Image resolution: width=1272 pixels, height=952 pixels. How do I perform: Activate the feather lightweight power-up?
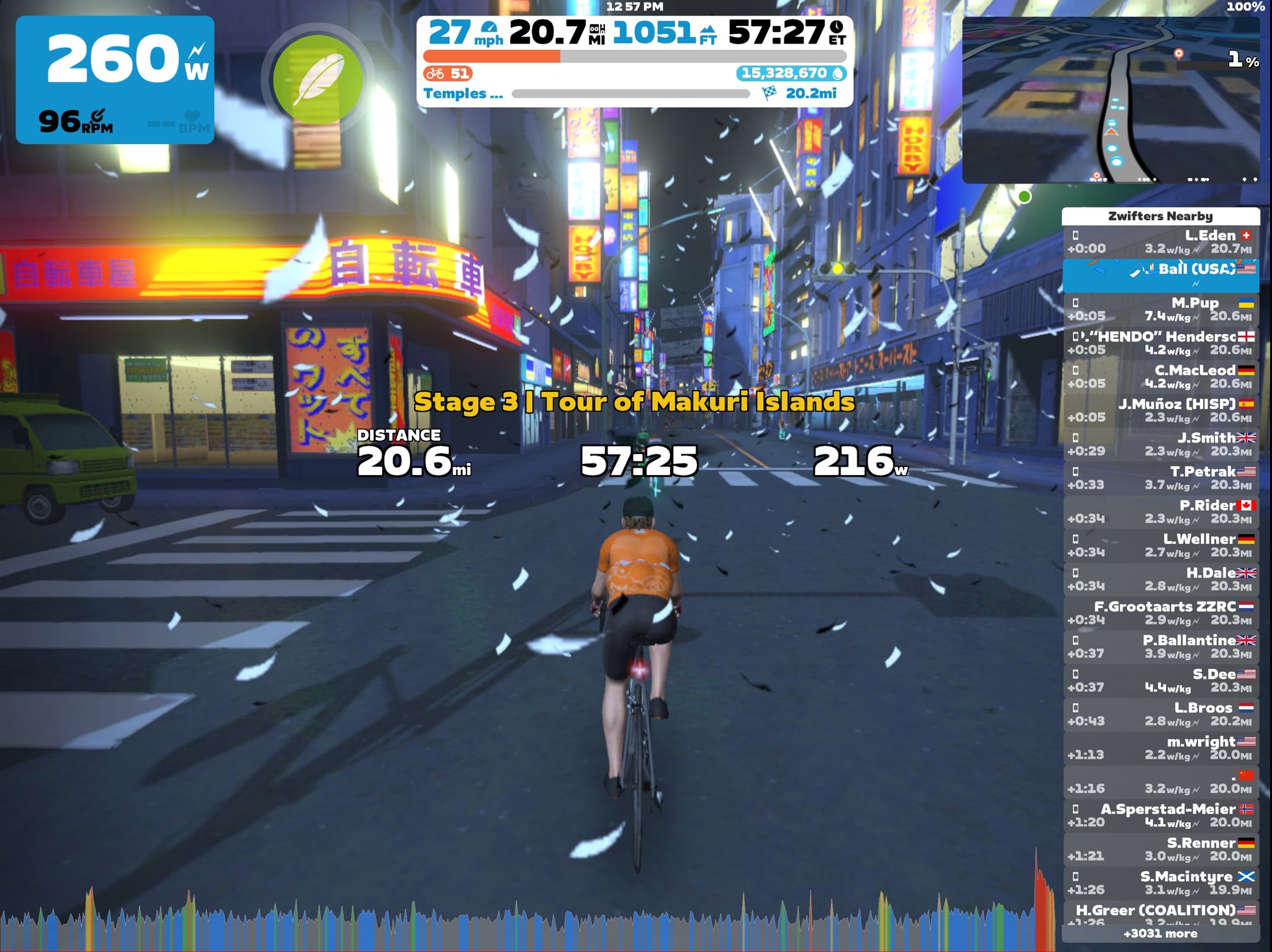[x=317, y=79]
